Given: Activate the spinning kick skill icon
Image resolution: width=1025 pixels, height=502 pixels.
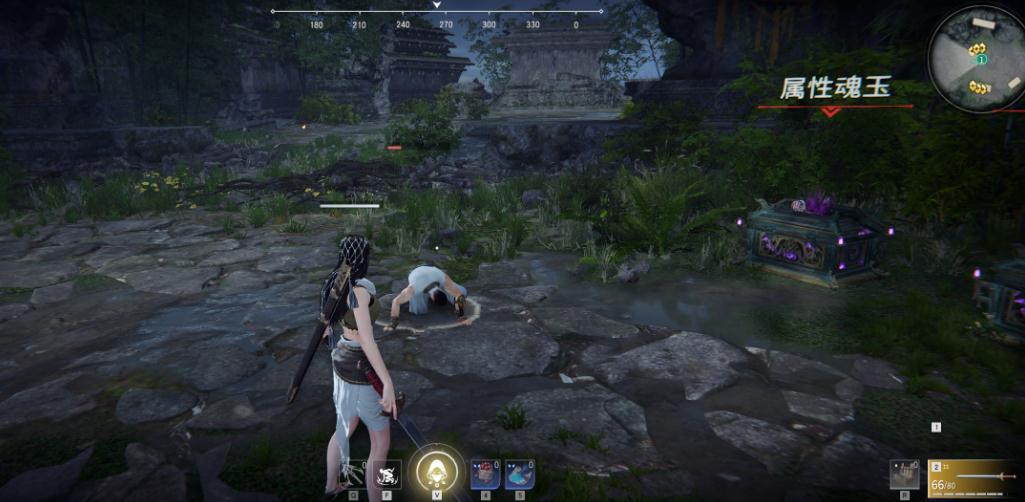Looking at the screenshot, I should pos(387,473).
